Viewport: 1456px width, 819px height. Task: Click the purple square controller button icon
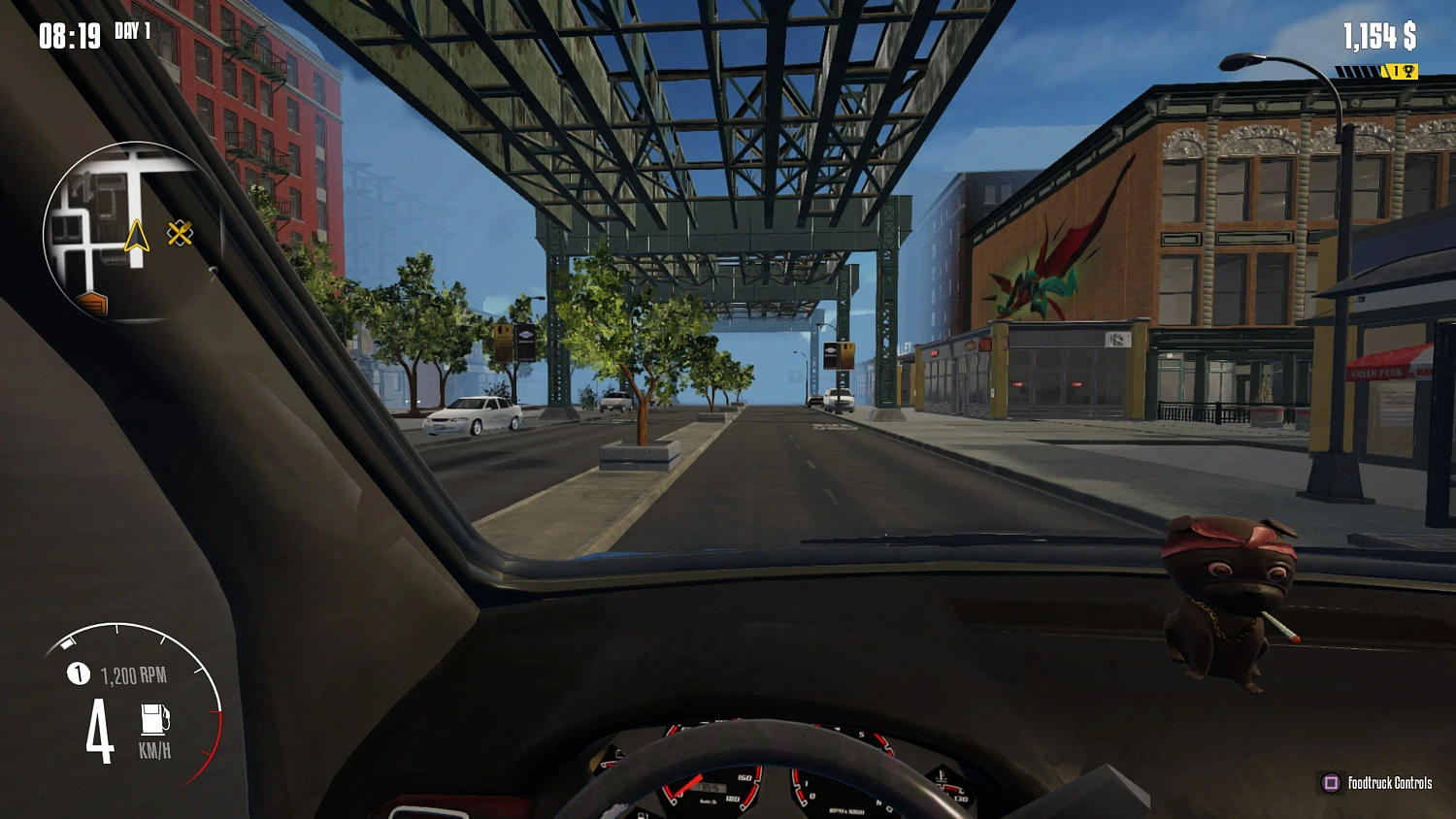[x=1330, y=783]
